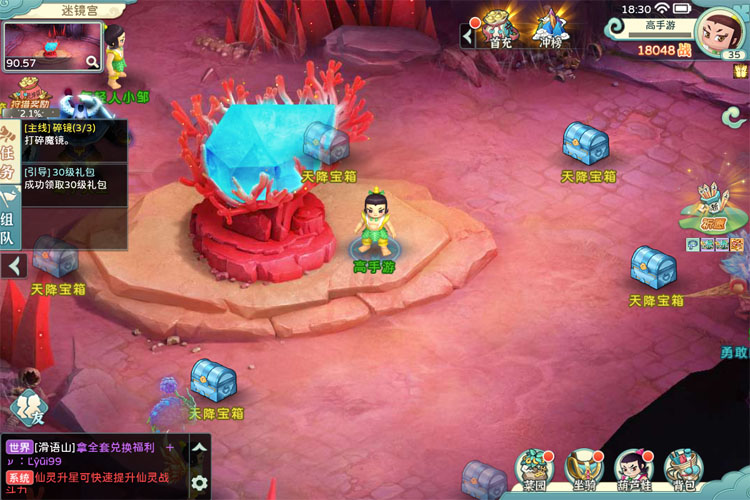750x500 pixels.
Task: Open the 冲榜 ranking rush icon
Action: [548, 28]
